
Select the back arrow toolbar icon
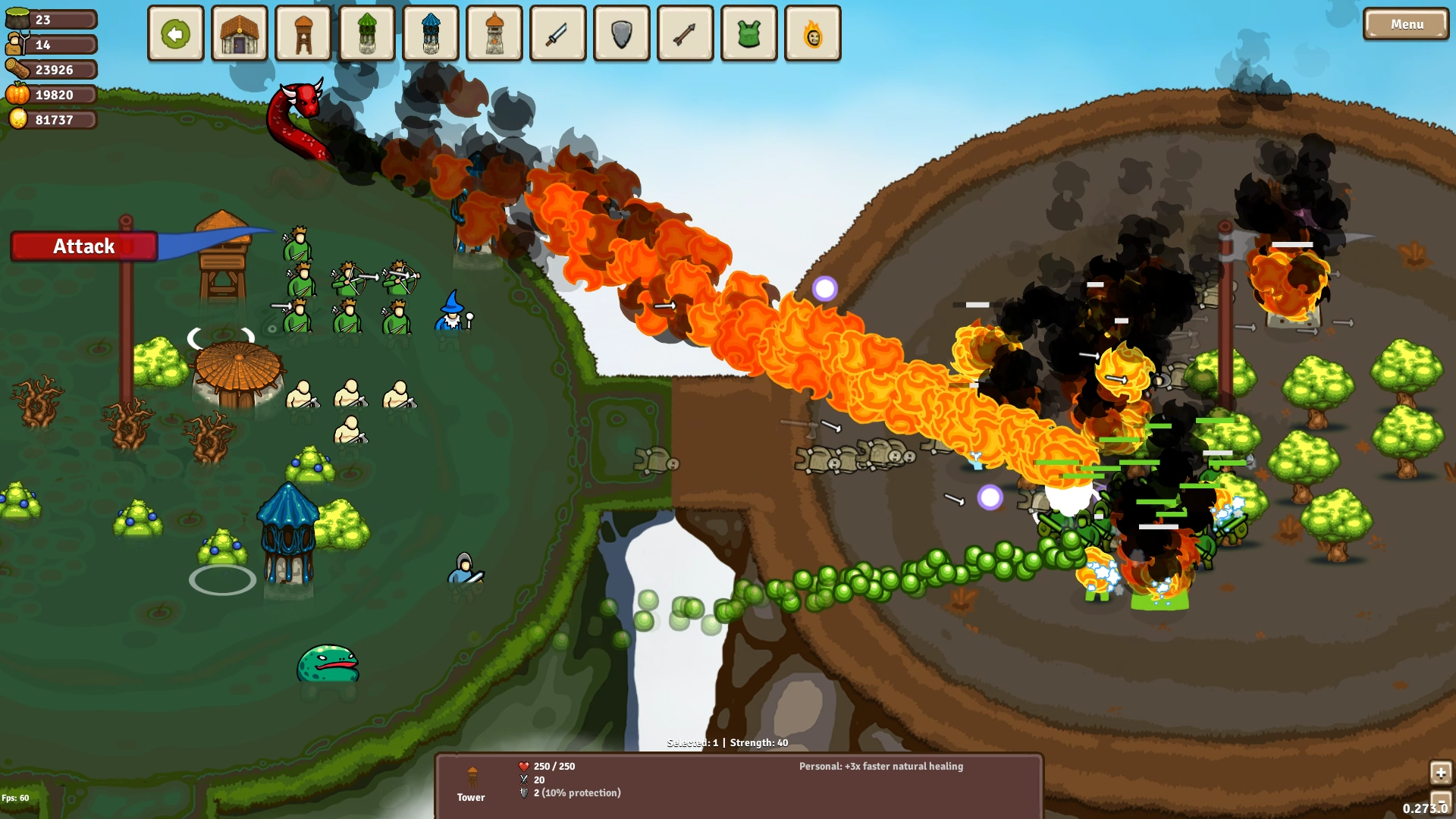click(175, 33)
